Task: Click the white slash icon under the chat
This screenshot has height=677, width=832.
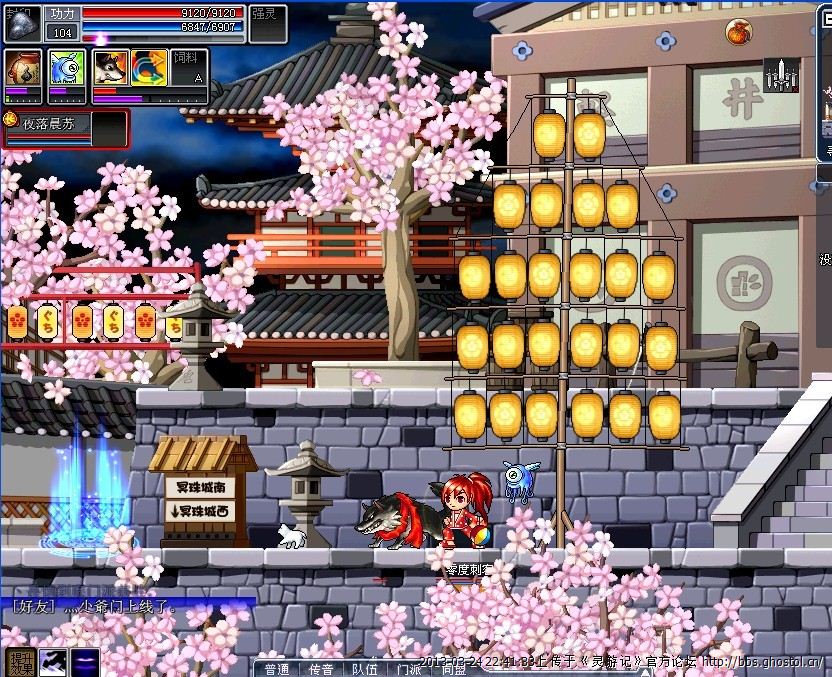Action: 53,660
